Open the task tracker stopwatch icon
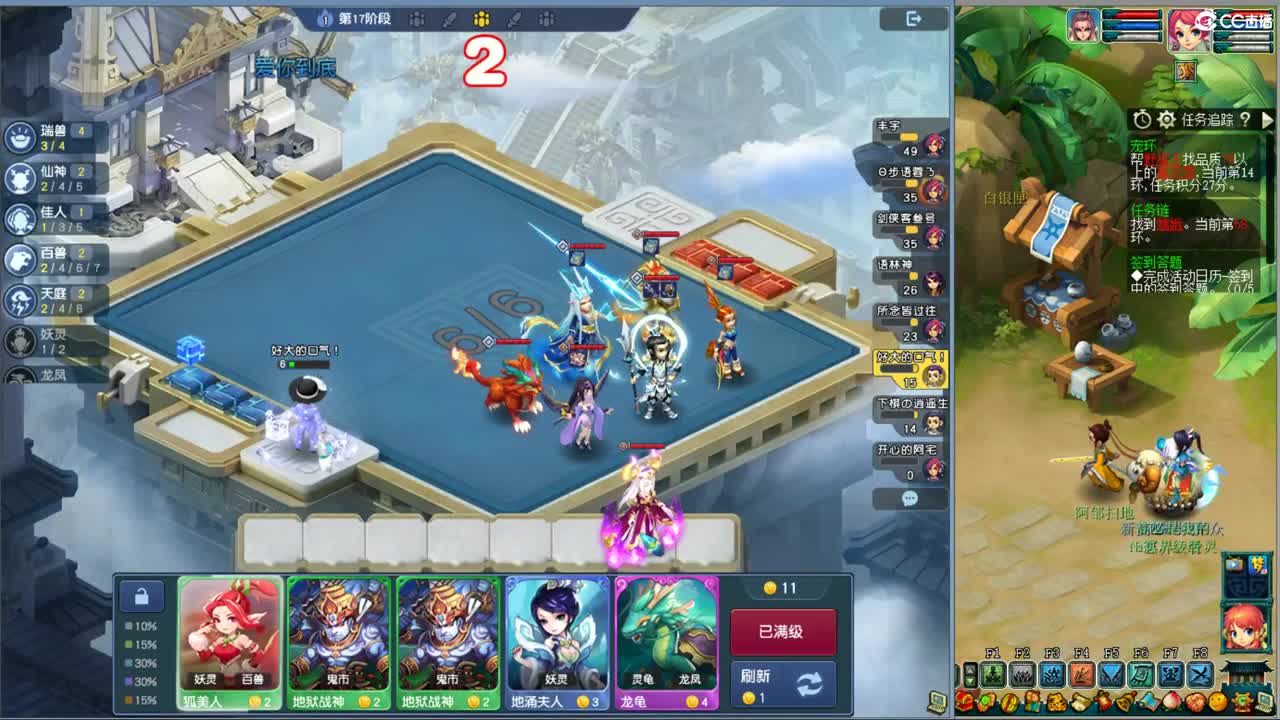The width and height of the screenshot is (1280, 720). [1142, 119]
